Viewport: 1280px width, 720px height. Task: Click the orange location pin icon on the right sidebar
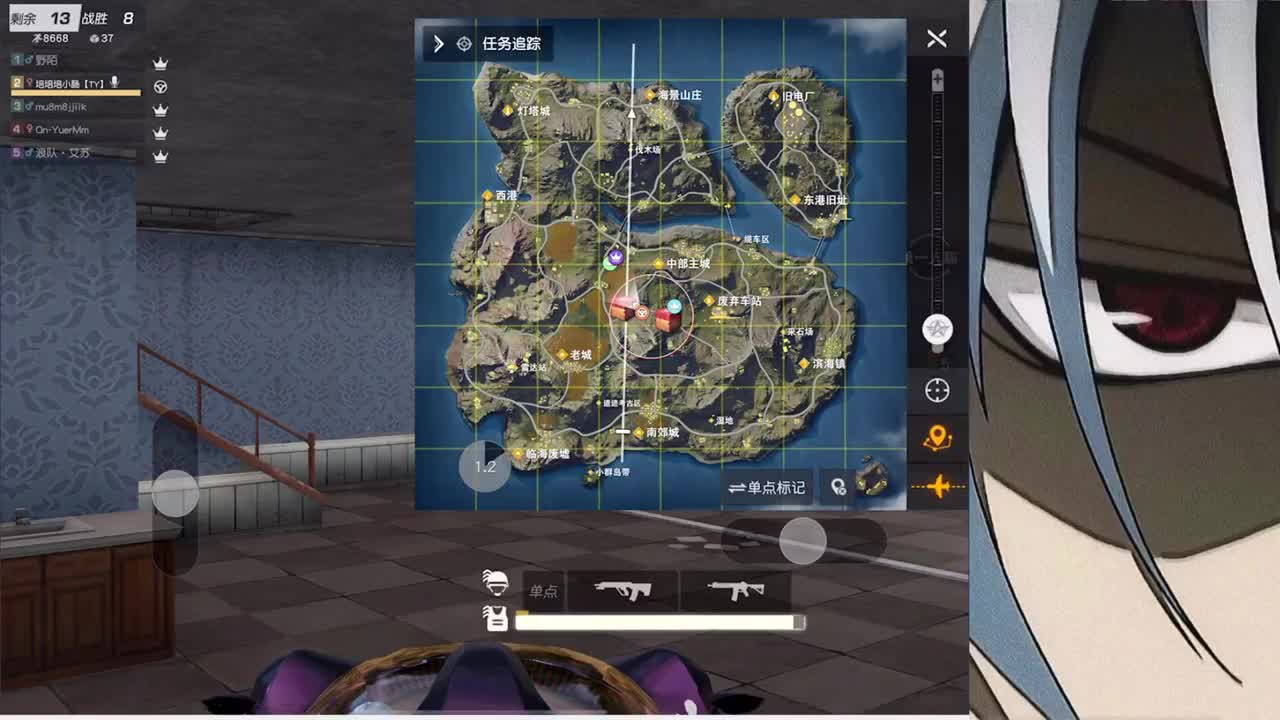tap(936, 435)
